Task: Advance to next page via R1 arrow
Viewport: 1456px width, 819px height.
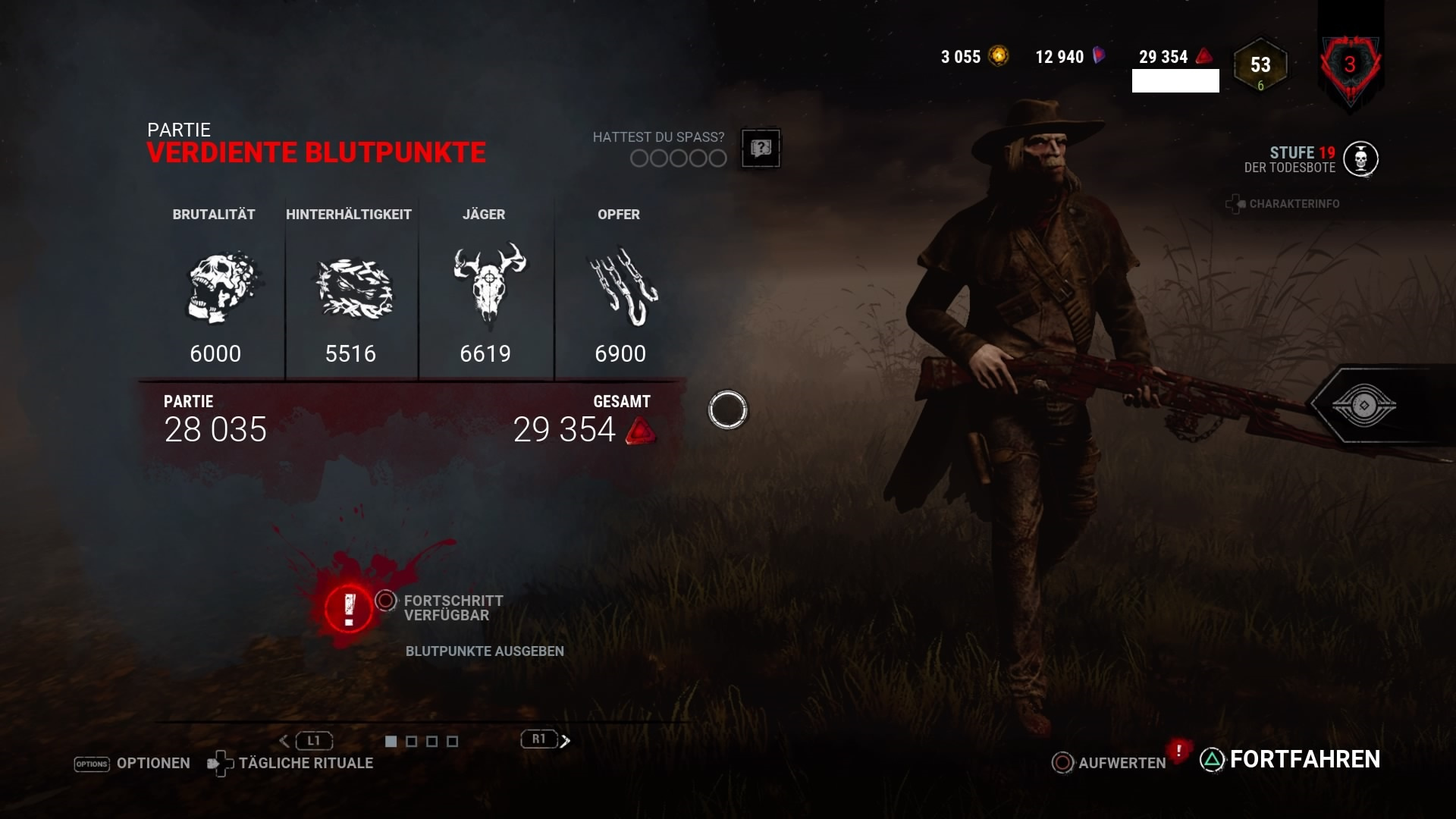Action: click(565, 740)
